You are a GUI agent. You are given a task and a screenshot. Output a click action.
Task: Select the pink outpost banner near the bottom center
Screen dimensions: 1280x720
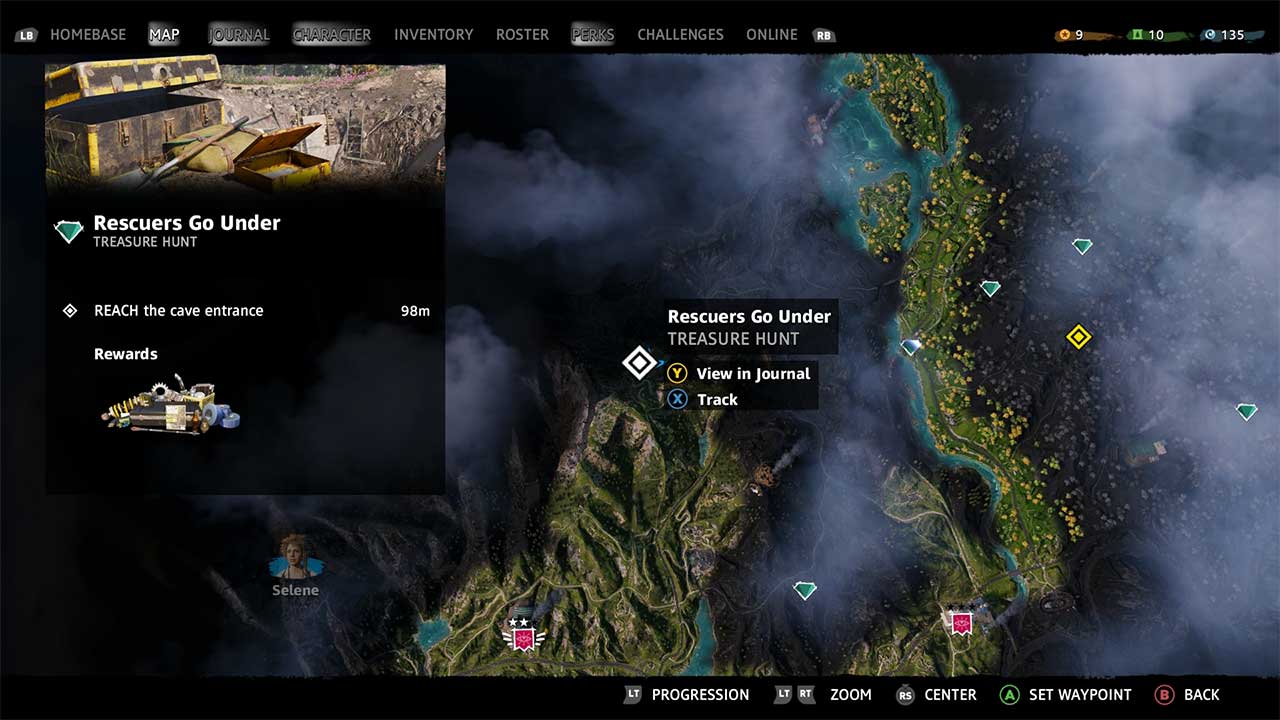(x=524, y=635)
